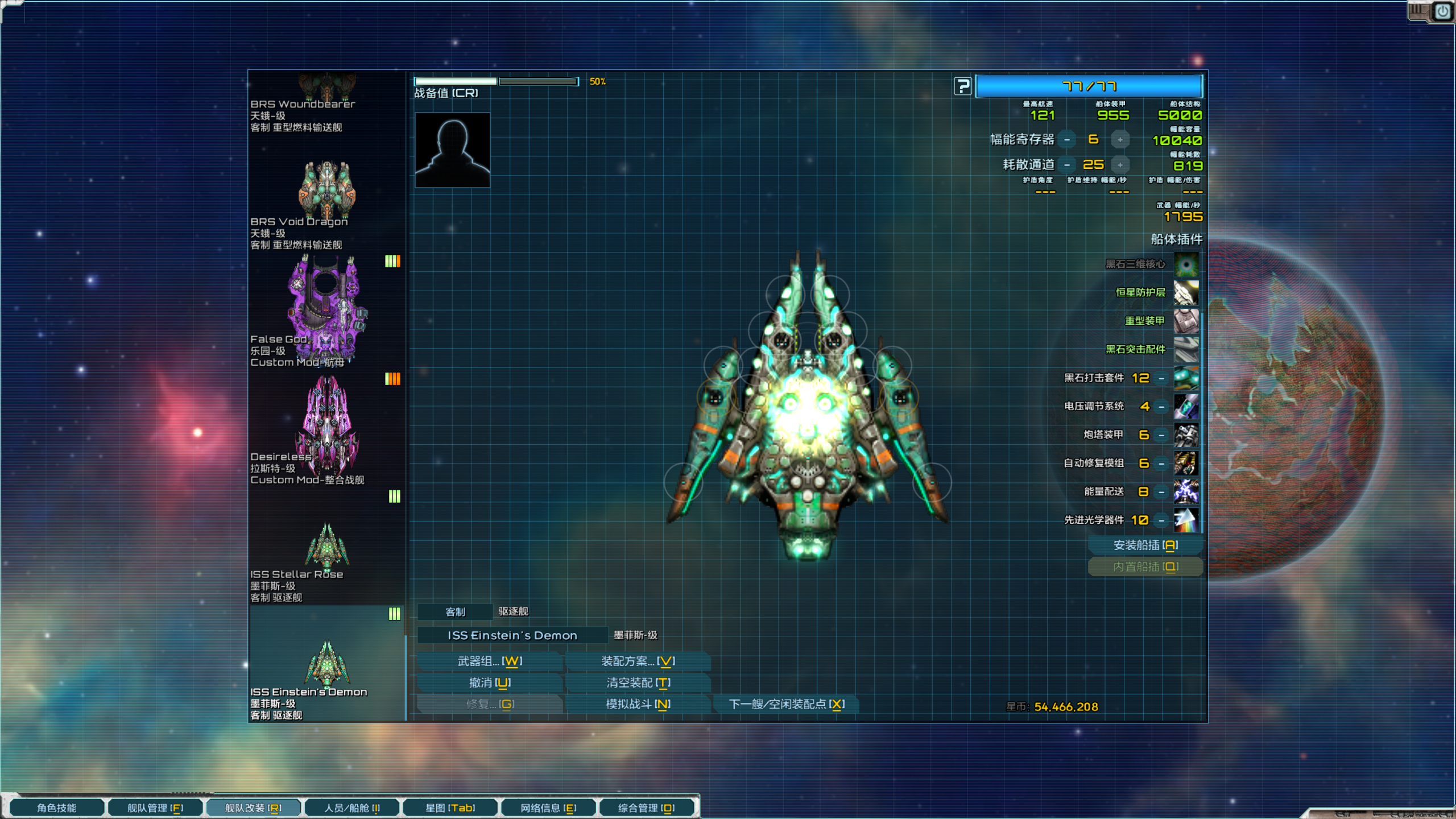Remove the 先进光学器件 hullmod

(1161, 520)
